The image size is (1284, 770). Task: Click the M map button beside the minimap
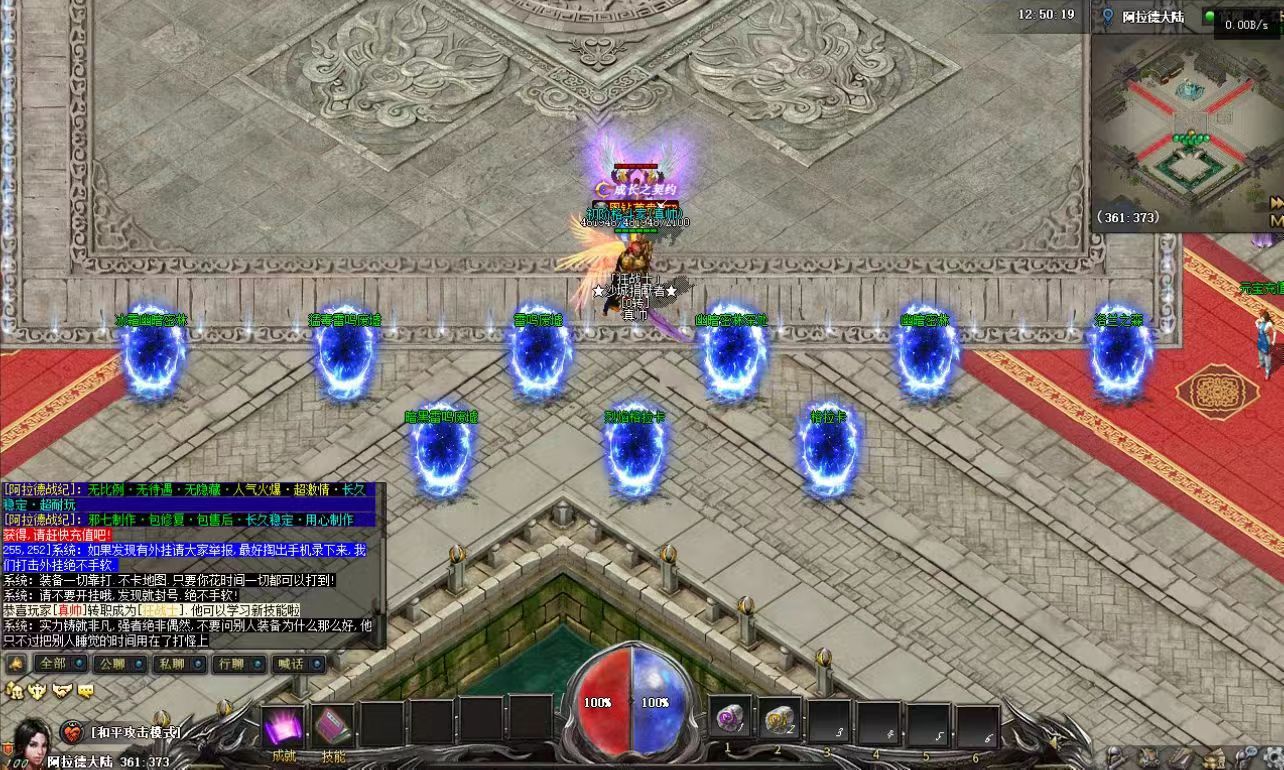coord(1277,220)
